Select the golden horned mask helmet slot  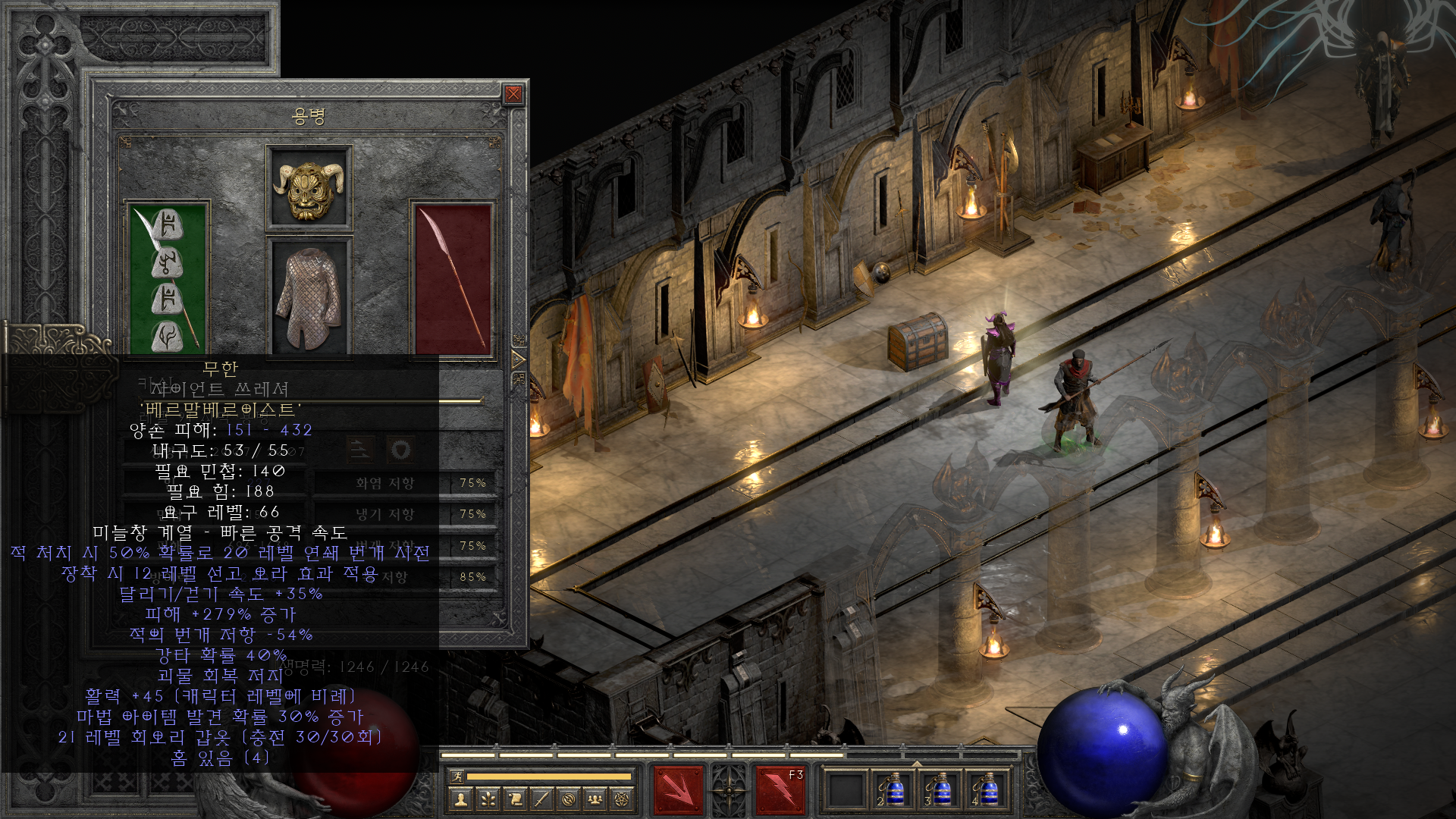click(309, 187)
